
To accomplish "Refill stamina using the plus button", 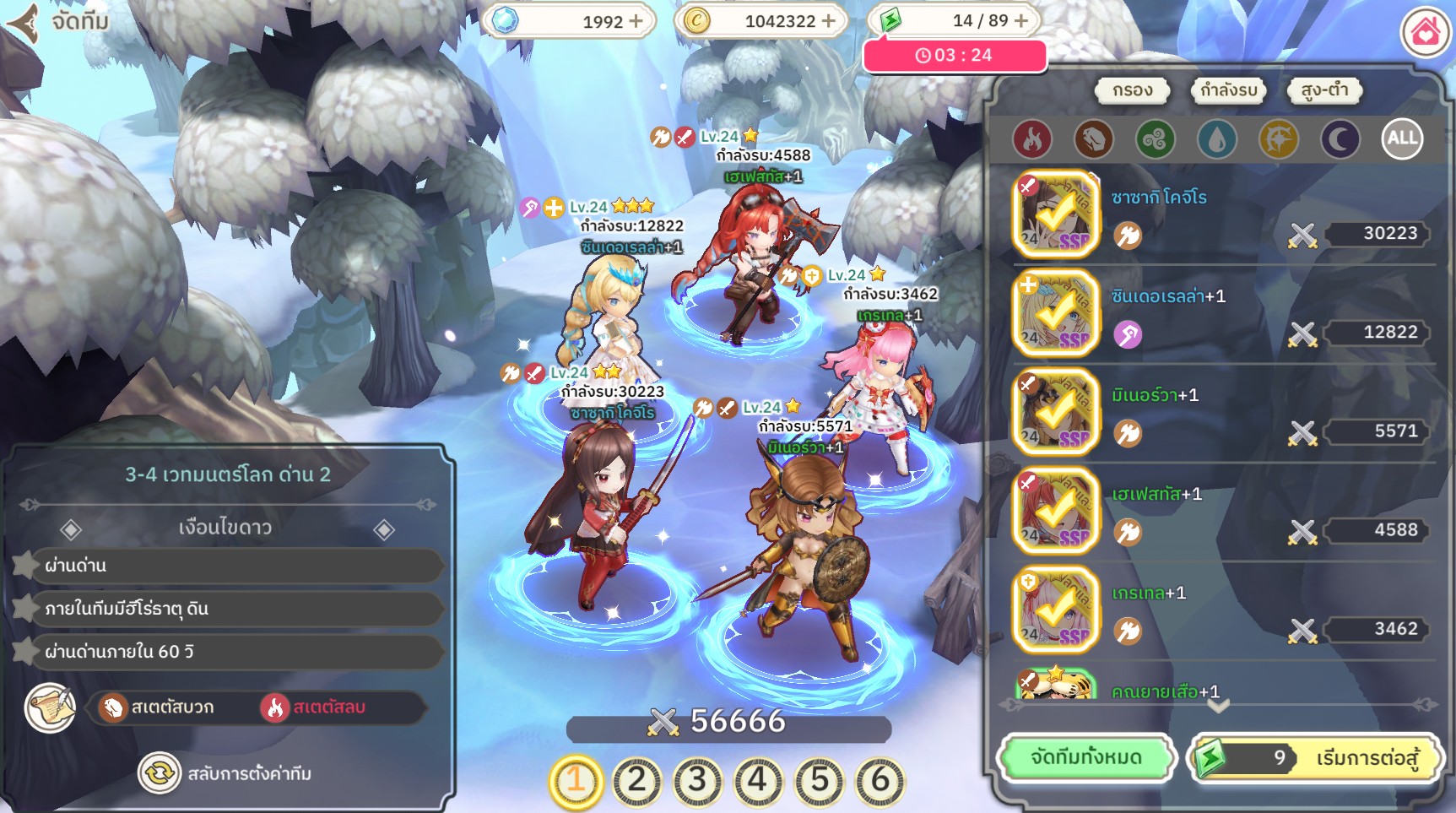I will pos(1021,20).
